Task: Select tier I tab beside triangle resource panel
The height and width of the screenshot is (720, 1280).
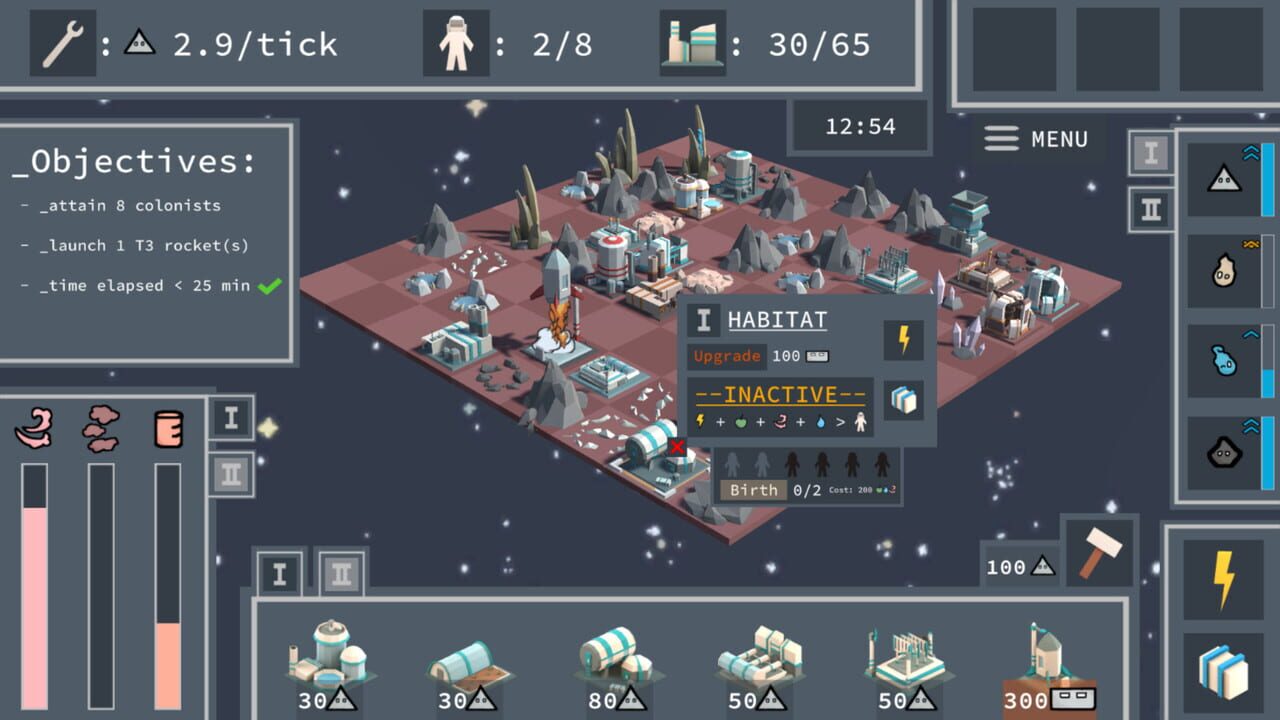Action: (1151, 153)
